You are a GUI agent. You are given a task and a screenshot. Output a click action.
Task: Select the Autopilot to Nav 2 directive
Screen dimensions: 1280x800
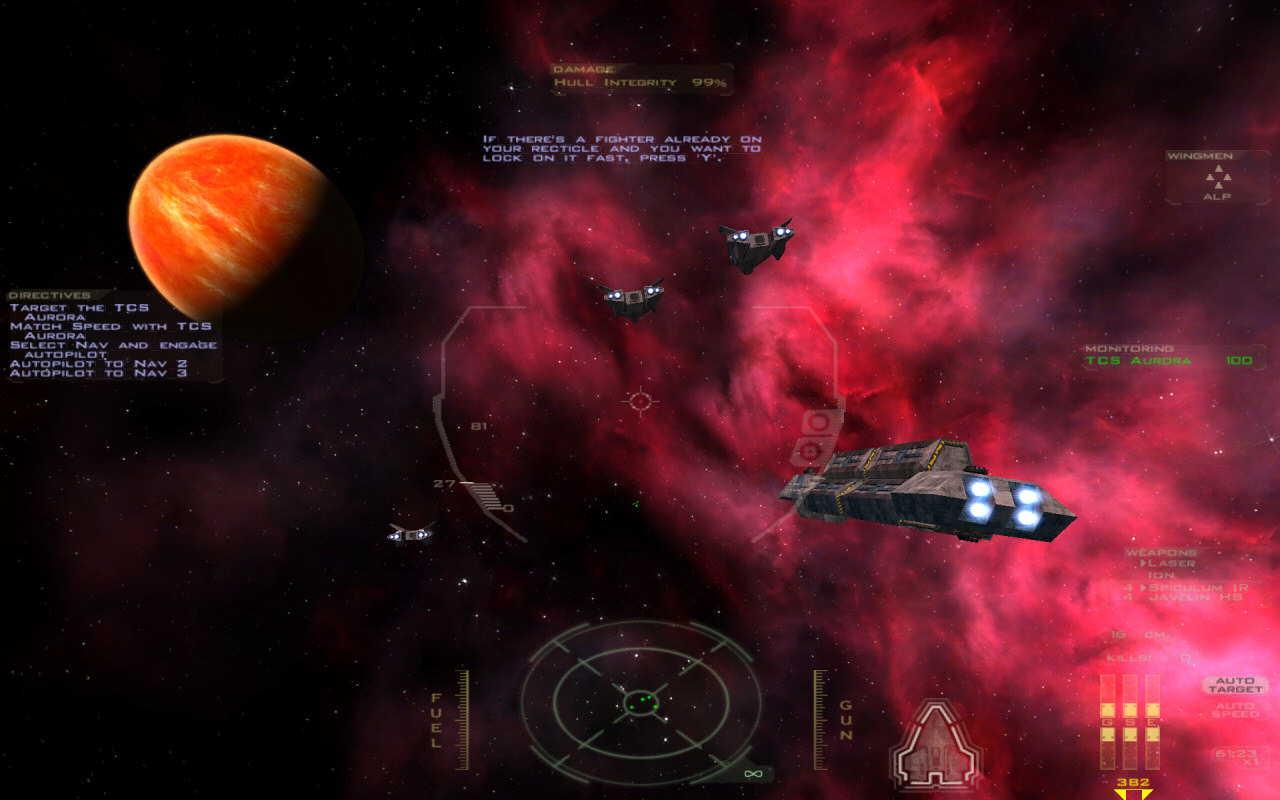click(98, 363)
